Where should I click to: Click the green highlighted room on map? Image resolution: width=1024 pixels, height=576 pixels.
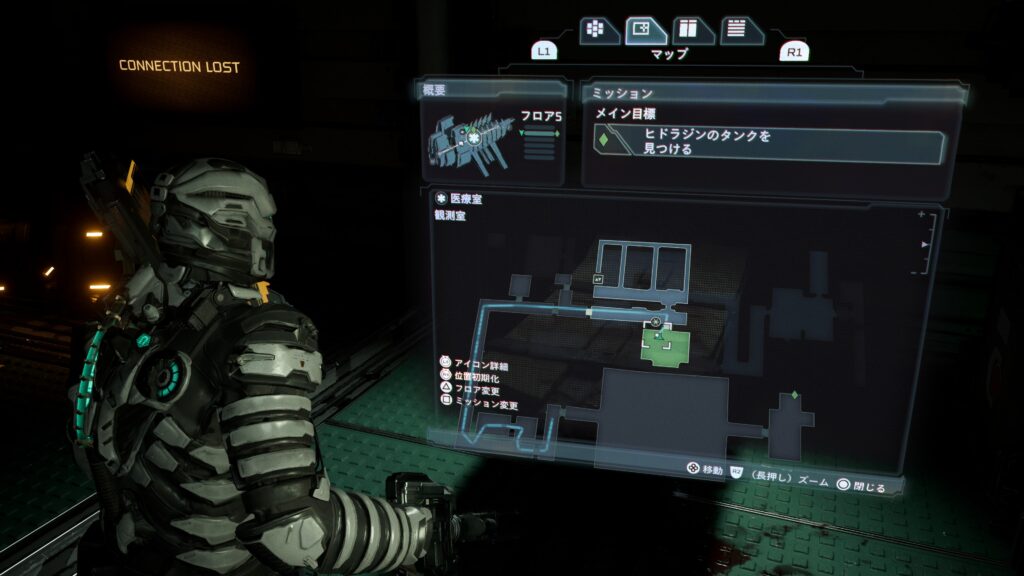[667, 347]
